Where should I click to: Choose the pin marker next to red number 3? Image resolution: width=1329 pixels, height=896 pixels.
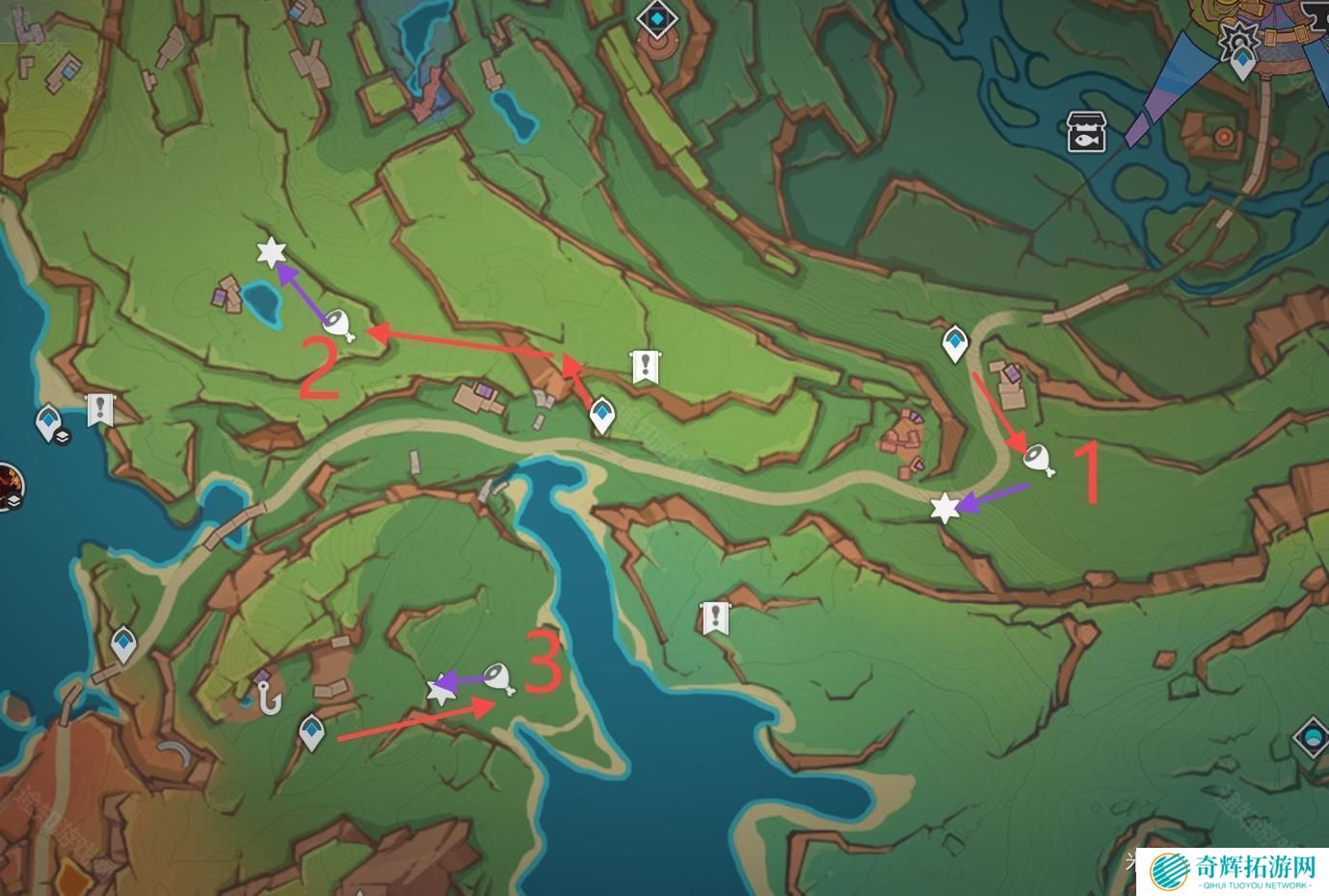coord(498,678)
